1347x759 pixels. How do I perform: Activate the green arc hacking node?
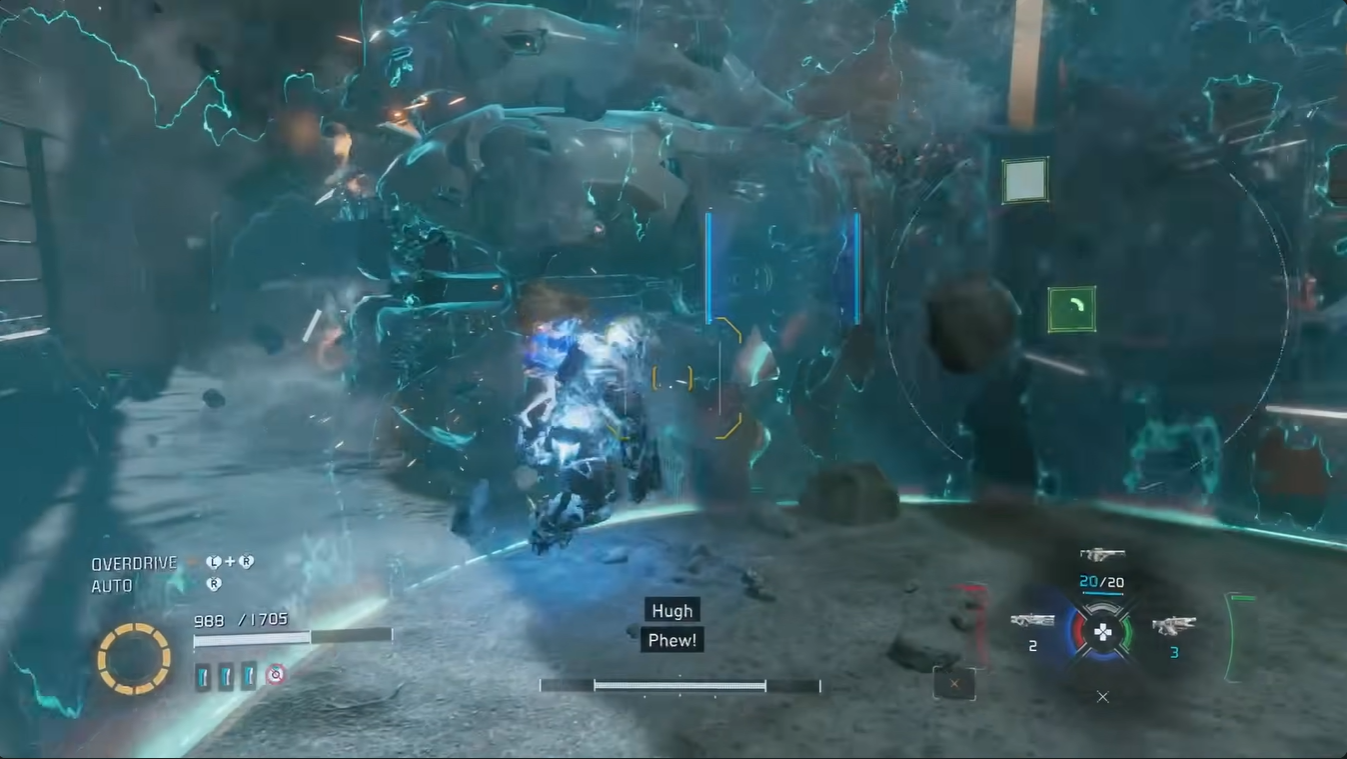click(x=1071, y=309)
